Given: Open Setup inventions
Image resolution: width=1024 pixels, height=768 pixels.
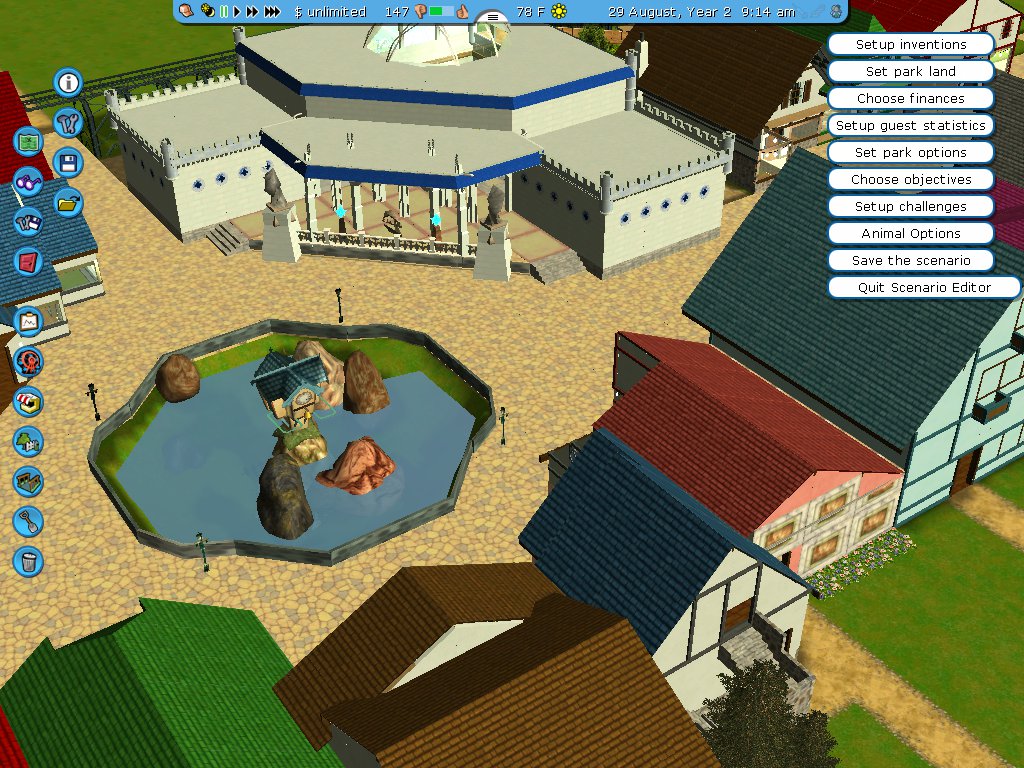Looking at the screenshot, I should click(x=911, y=45).
